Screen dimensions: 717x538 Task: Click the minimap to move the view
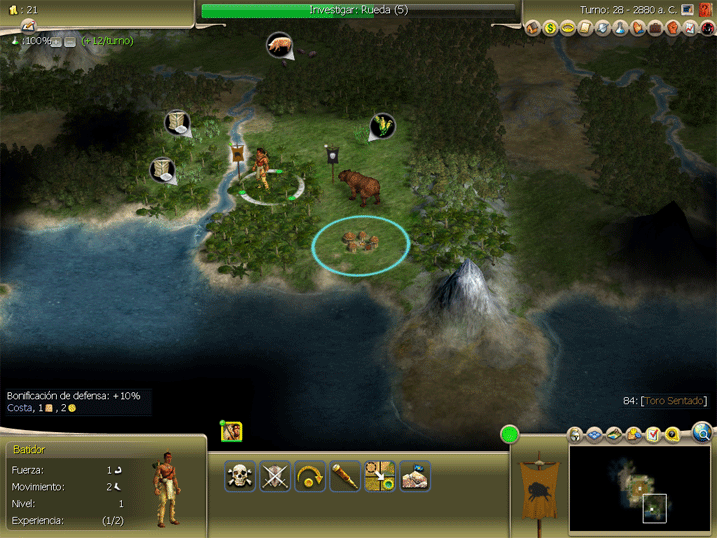pos(638,489)
